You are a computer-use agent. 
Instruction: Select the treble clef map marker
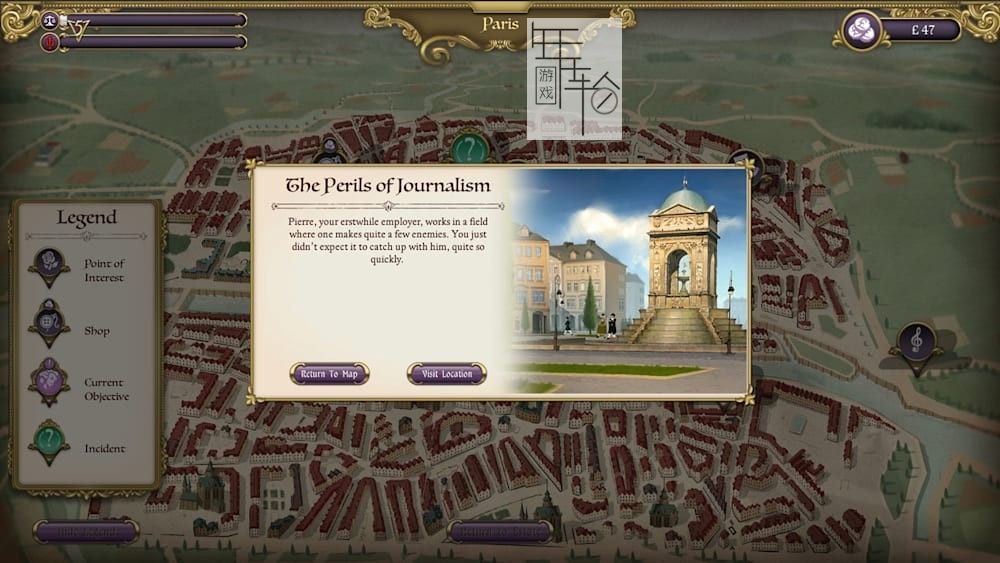tap(916, 343)
